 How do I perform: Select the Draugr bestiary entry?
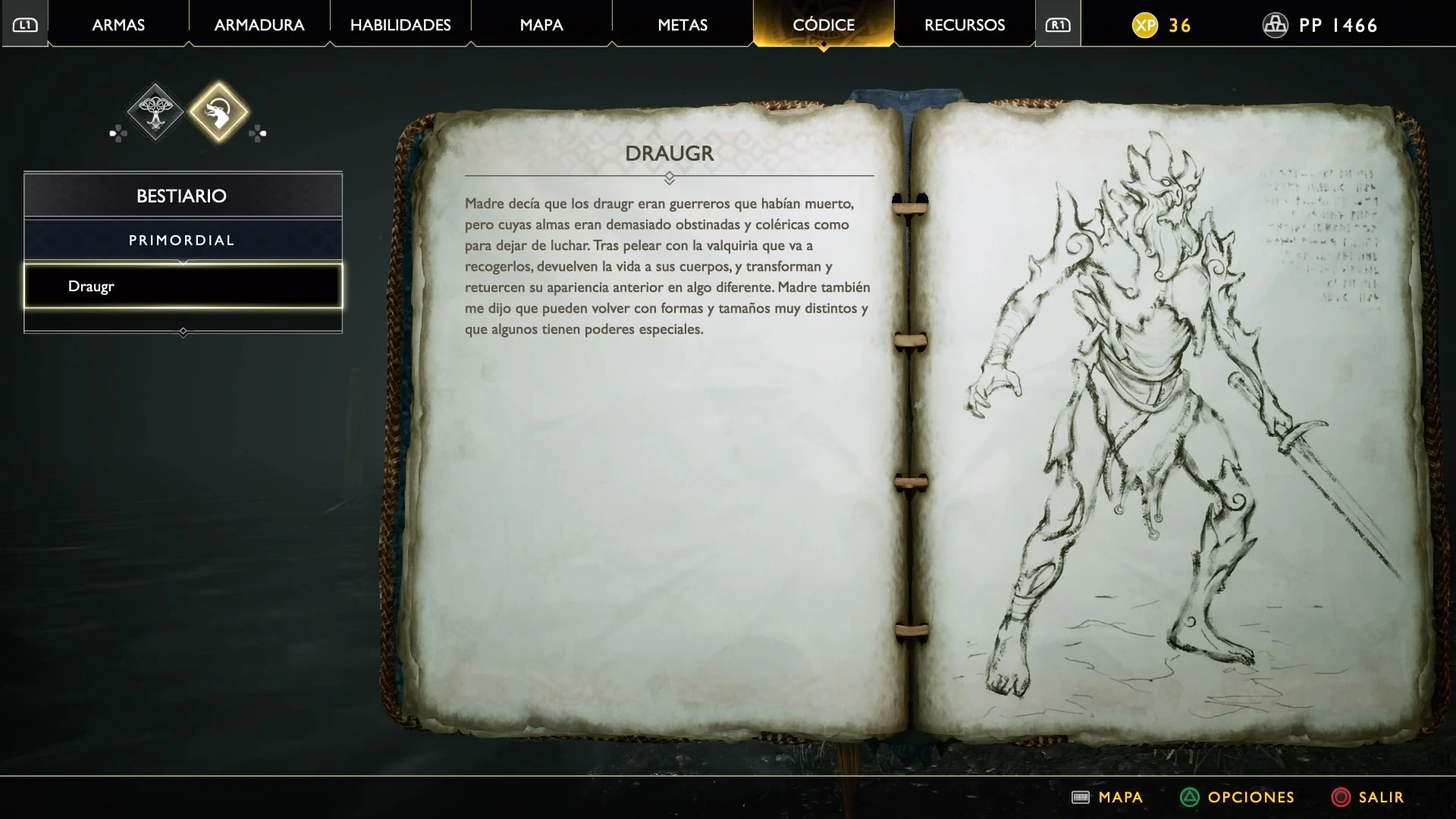(x=183, y=286)
